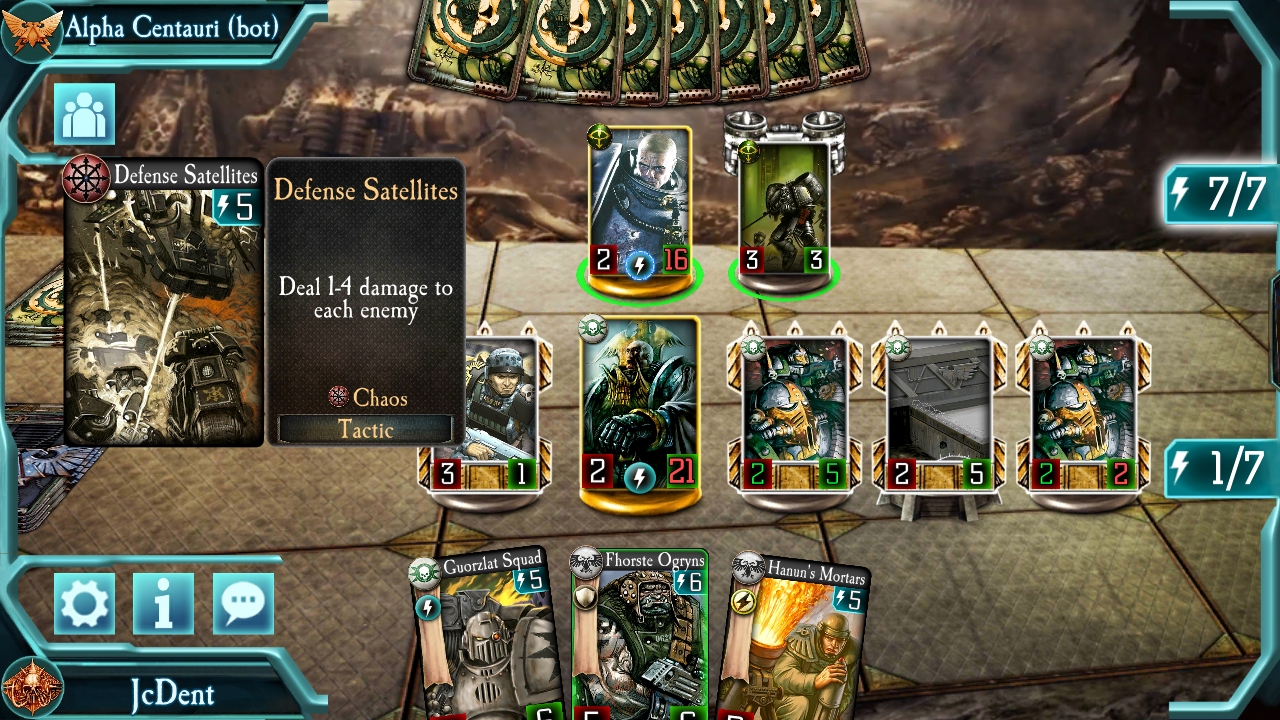Select the Guorzlat Squad card in hand

click(x=485, y=640)
